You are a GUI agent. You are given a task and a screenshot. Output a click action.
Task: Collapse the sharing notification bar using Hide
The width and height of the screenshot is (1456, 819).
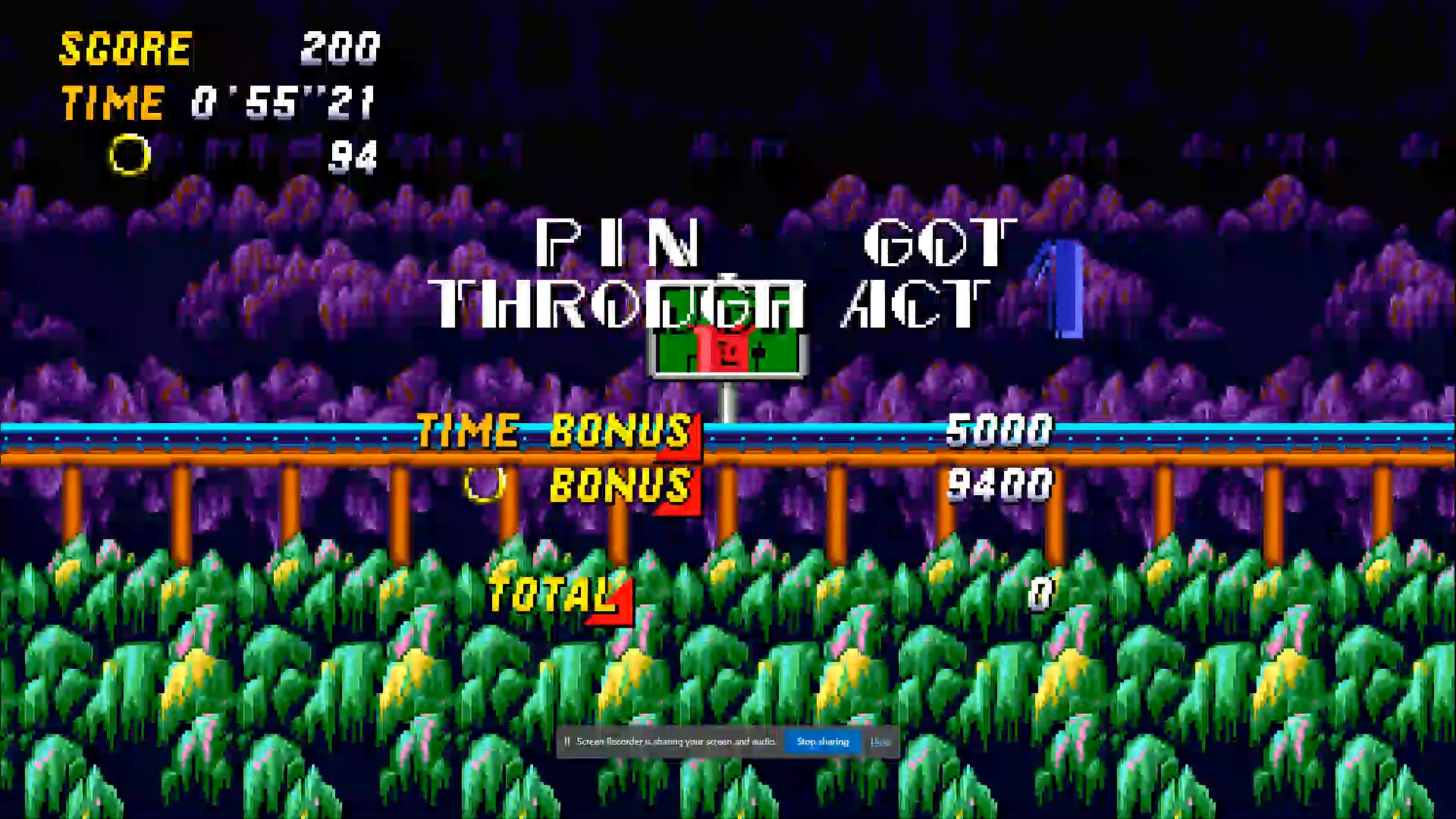tap(880, 742)
